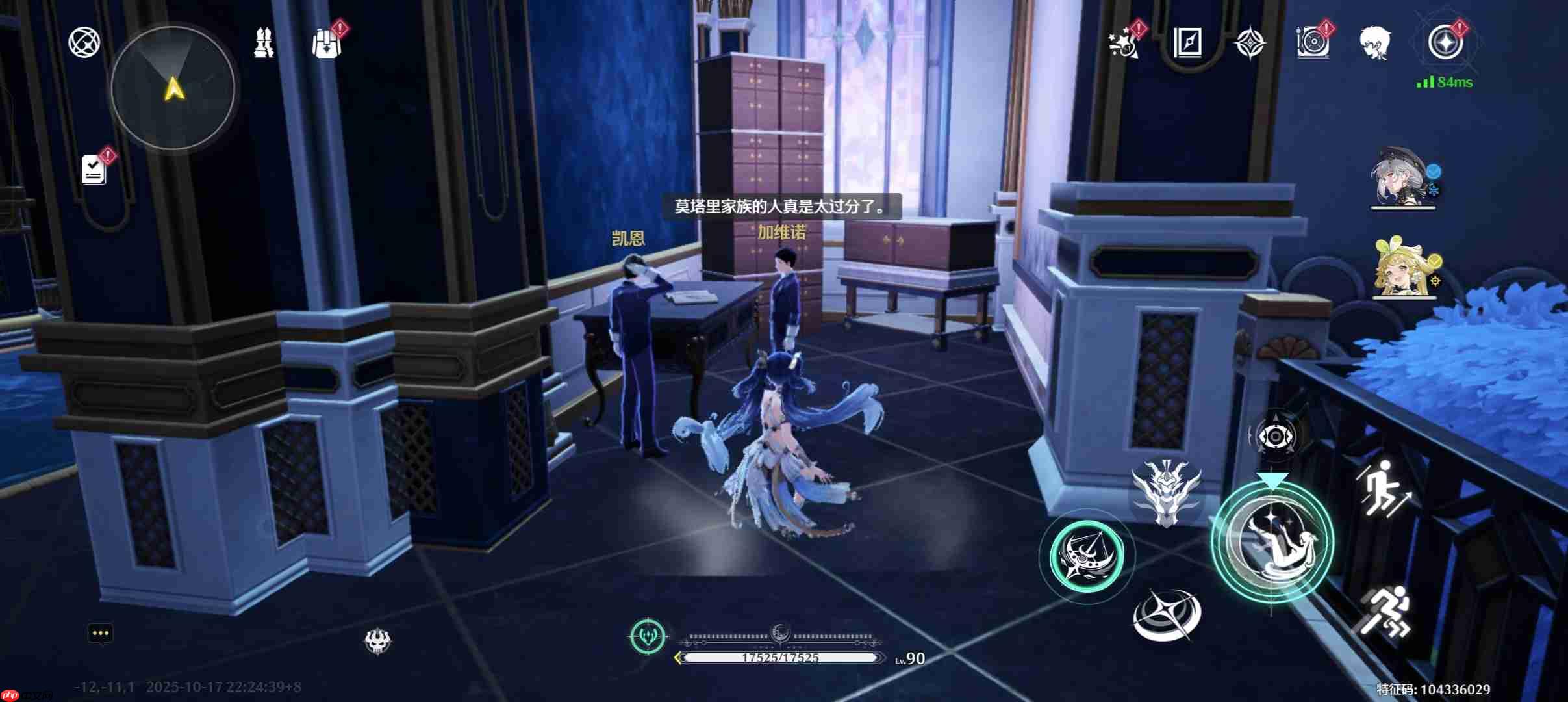Click the four-point star diamond icon

coord(1250,44)
